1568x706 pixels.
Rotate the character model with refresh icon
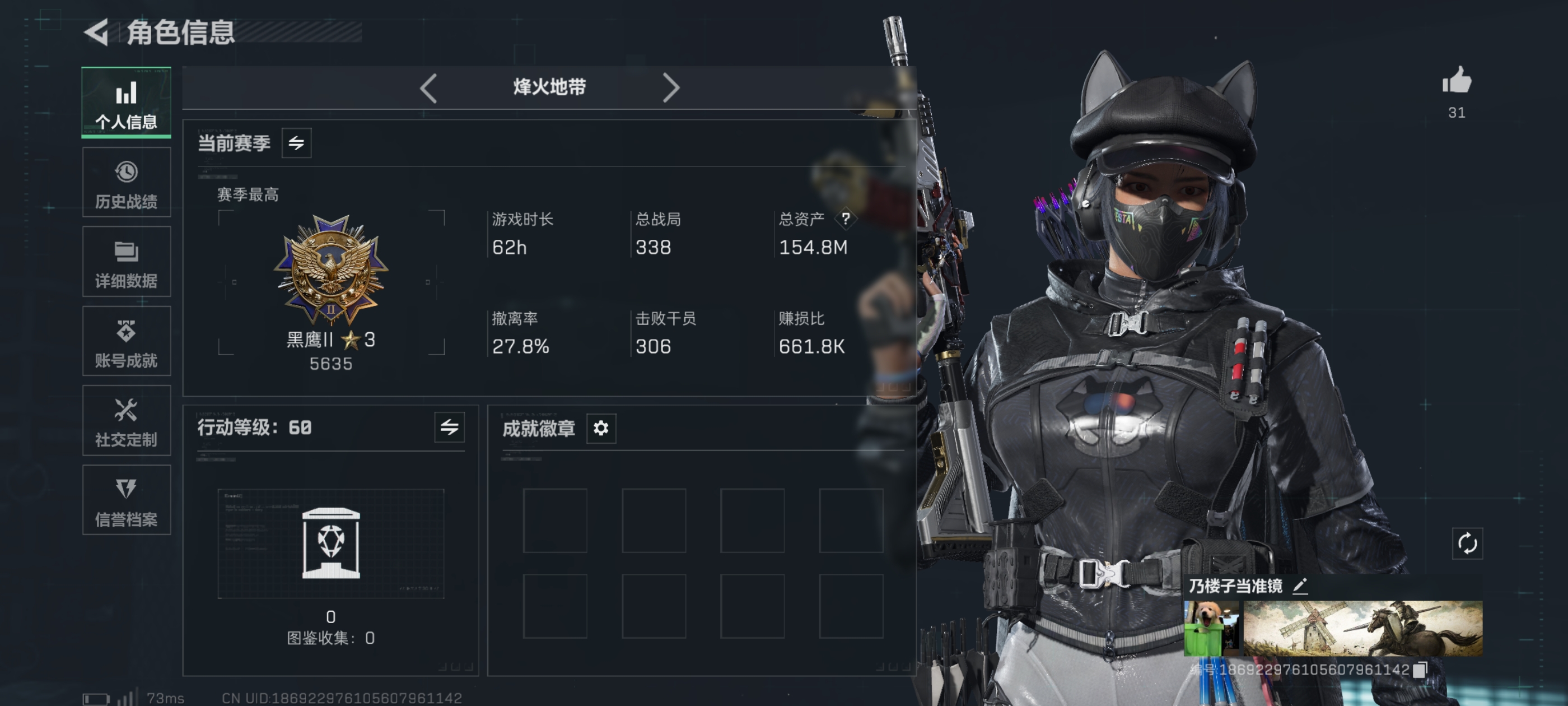click(1467, 544)
